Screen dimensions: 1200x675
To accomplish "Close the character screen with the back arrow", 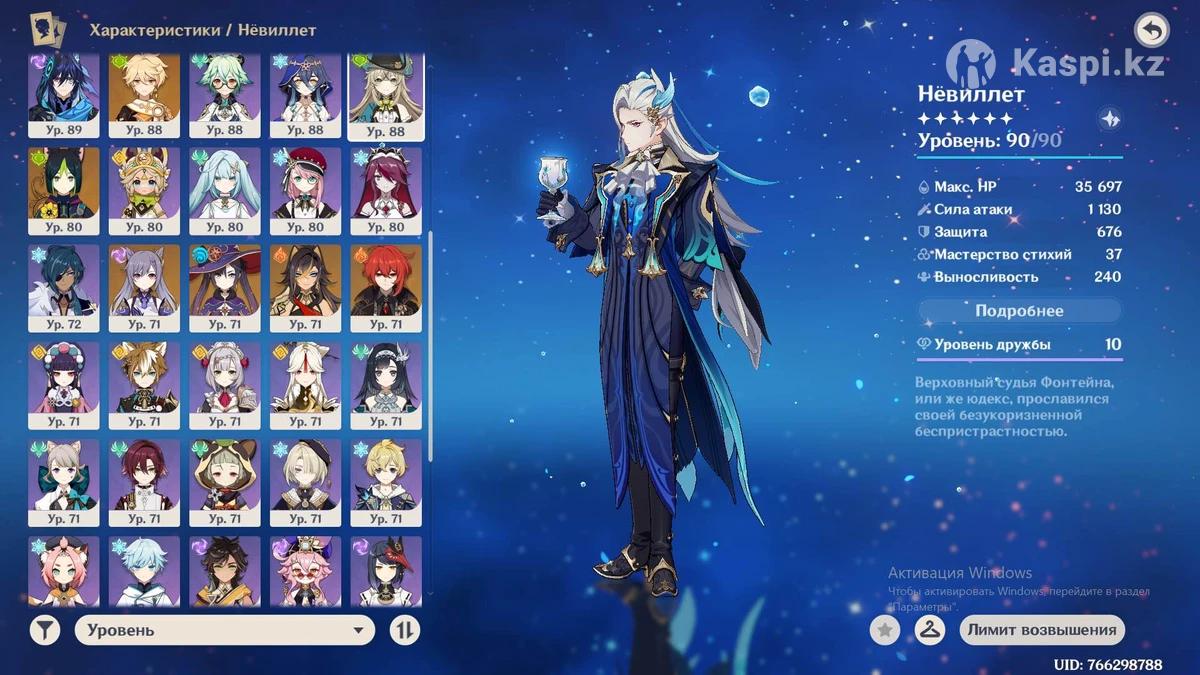I will click(x=1152, y=31).
